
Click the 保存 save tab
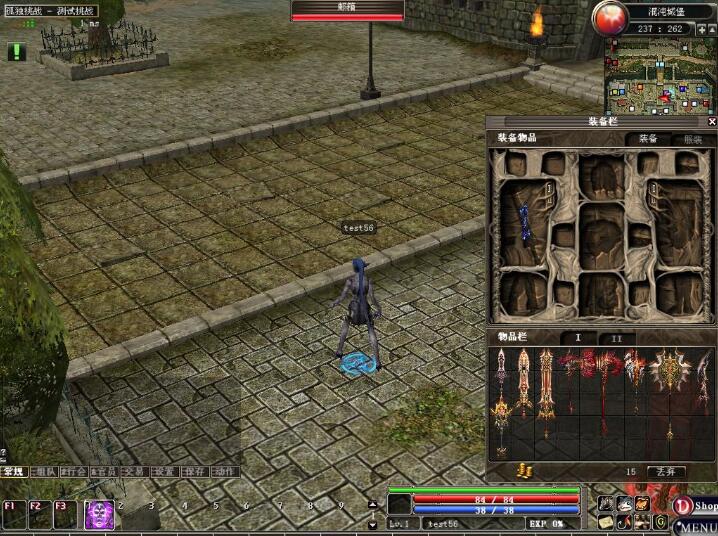coord(195,471)
